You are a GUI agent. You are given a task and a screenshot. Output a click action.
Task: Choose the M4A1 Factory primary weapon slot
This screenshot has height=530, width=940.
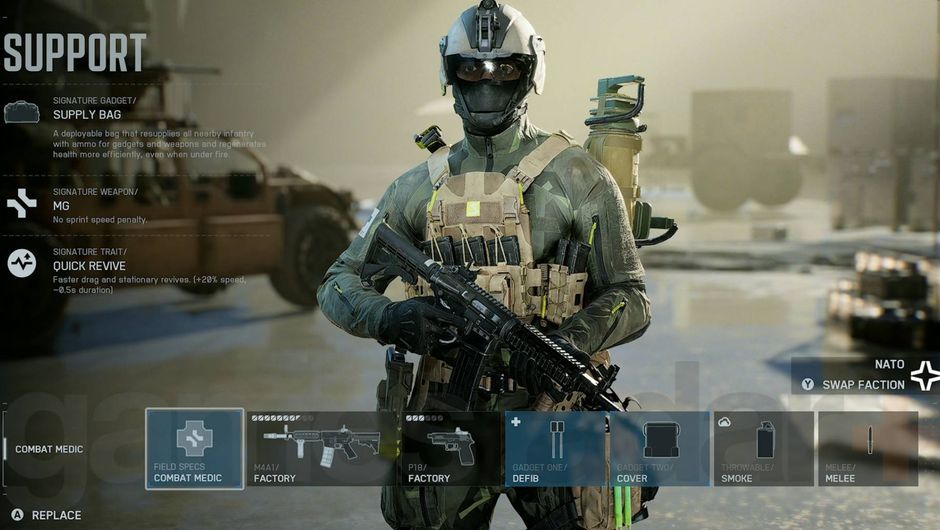322,448
